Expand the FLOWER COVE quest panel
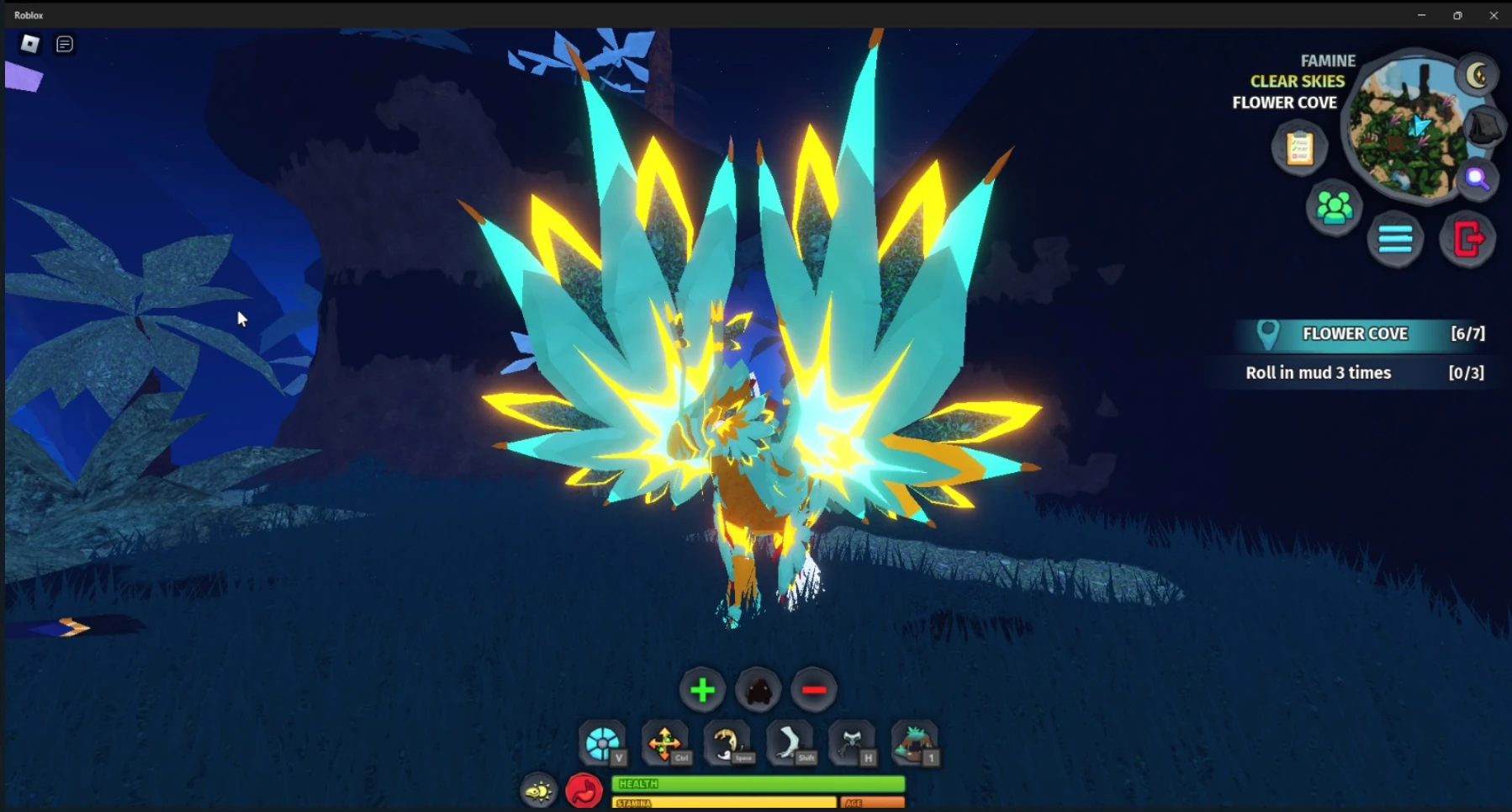This screenshot has width=1512, height=812. [1355, 333]
